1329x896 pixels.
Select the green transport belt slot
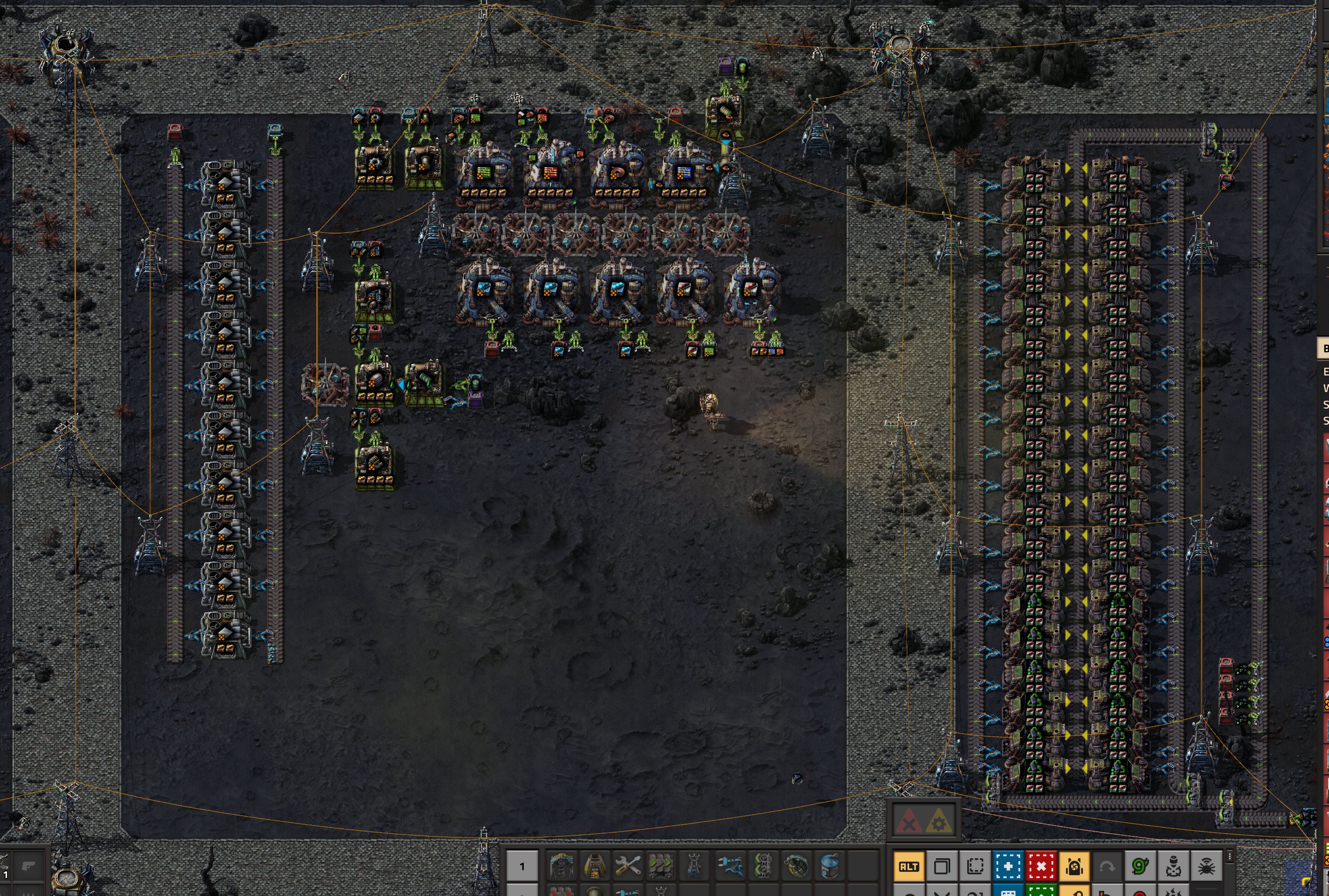pyautogui.click(x=661, y=866)
